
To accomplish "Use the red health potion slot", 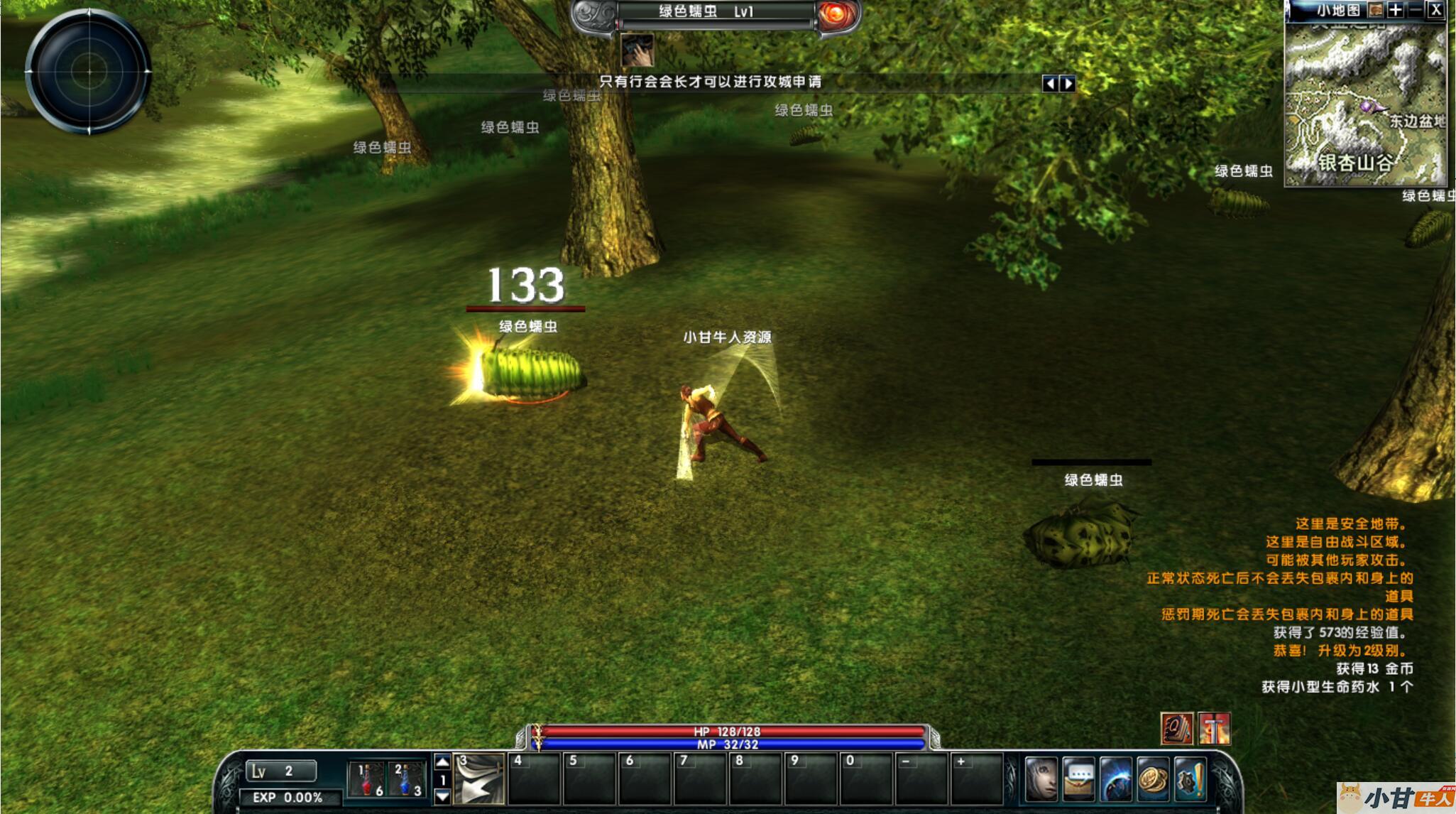I will 368,780.
